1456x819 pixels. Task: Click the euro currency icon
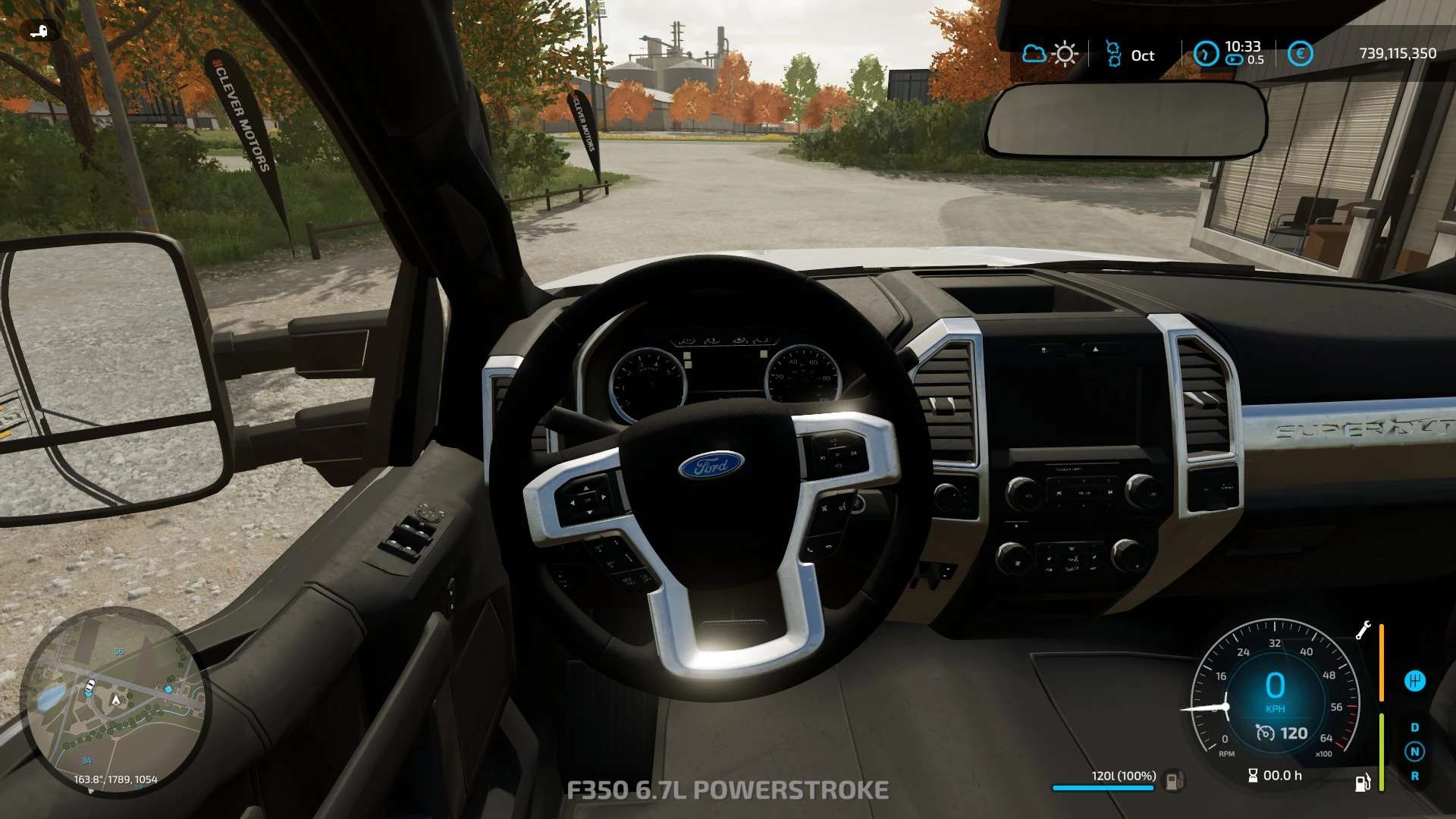tap(1300, 54)
